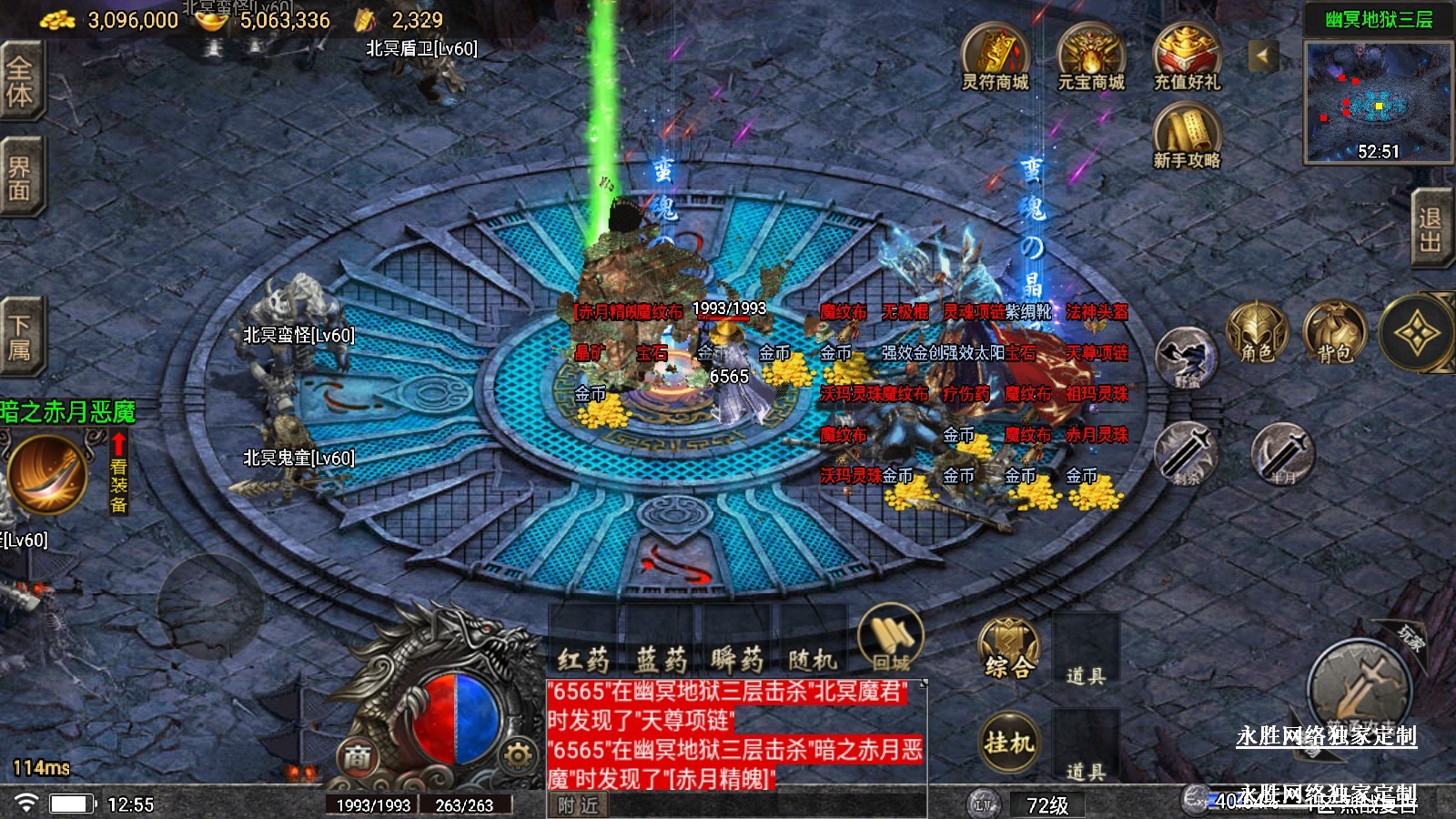Open the 角色 character sheet
Image resolution: width=1456 pixels, height=819 pixels.
tap(1258, 333)
